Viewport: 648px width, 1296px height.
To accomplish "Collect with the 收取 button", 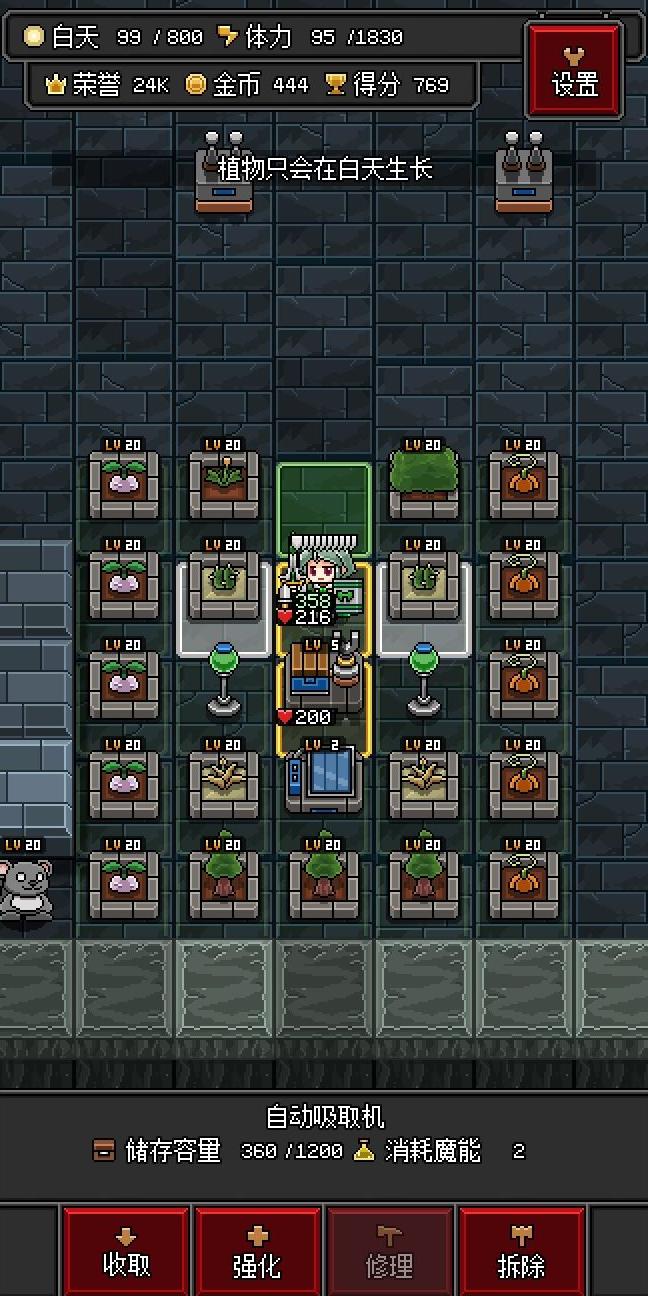I will (126, 1252).
